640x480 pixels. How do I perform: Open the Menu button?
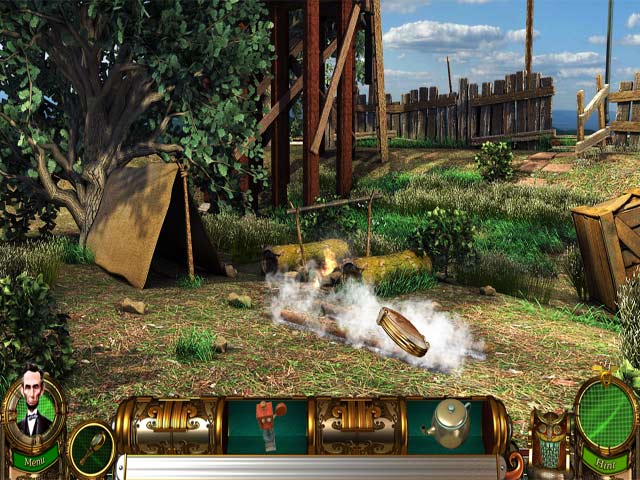pos(35,463)
